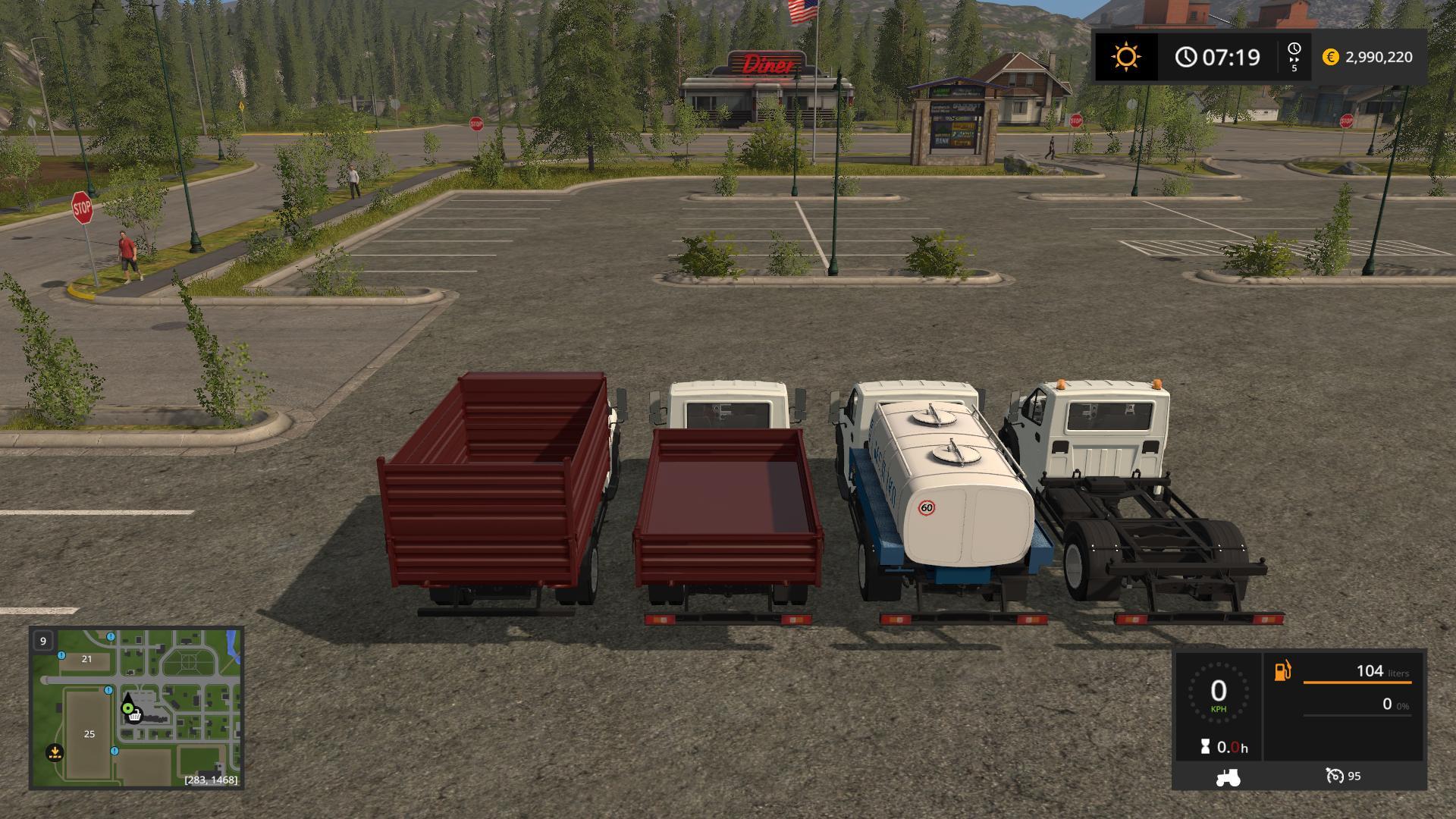Click the clock icon beside the time
Image resolution: width=1456 pixels, height=819 pixels.
coord(1186,57)
